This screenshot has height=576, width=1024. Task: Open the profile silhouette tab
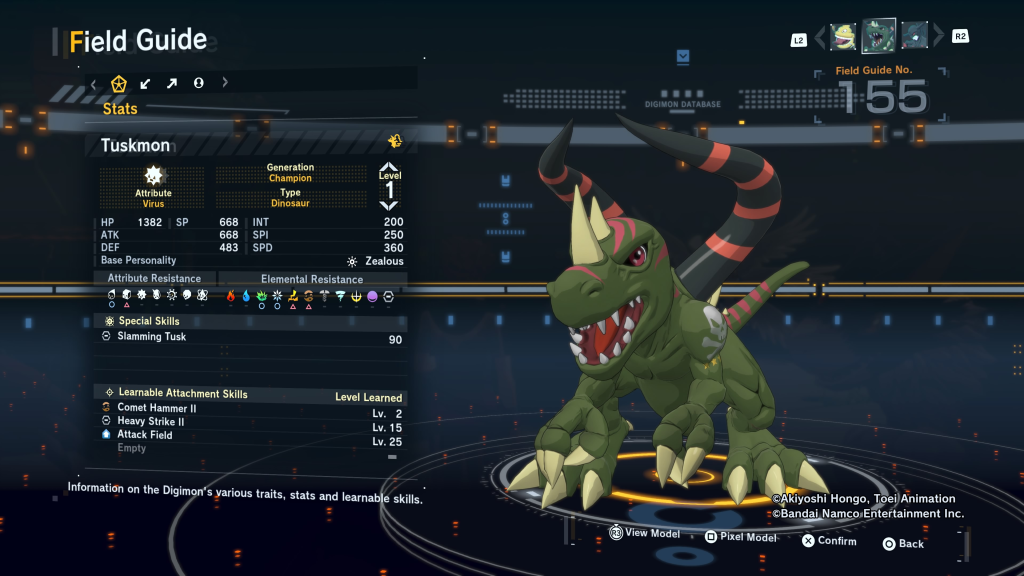(199, 83)
